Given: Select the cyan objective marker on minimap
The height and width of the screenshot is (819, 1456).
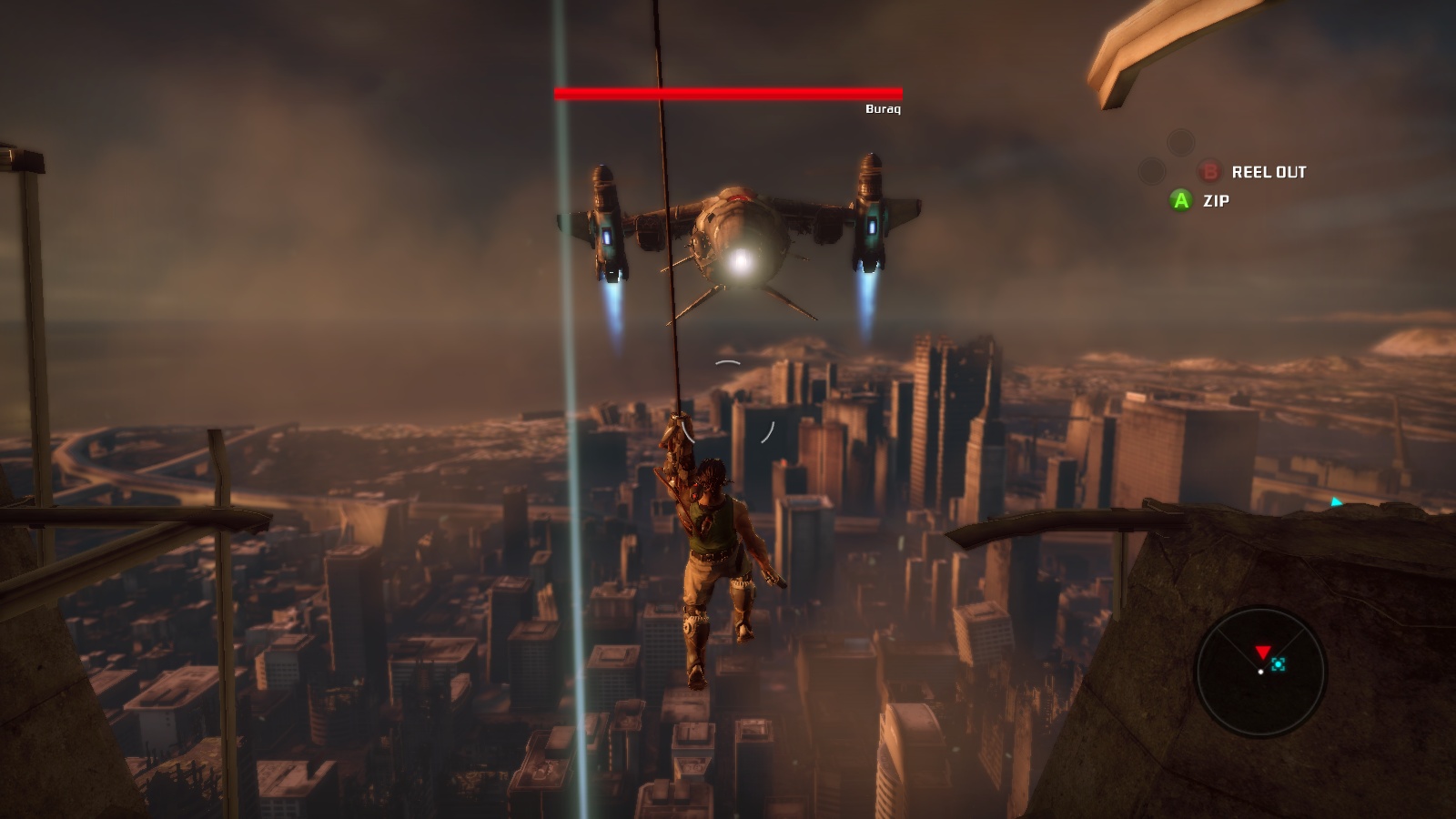Looking at the screenshot, I should [1279, 665].
